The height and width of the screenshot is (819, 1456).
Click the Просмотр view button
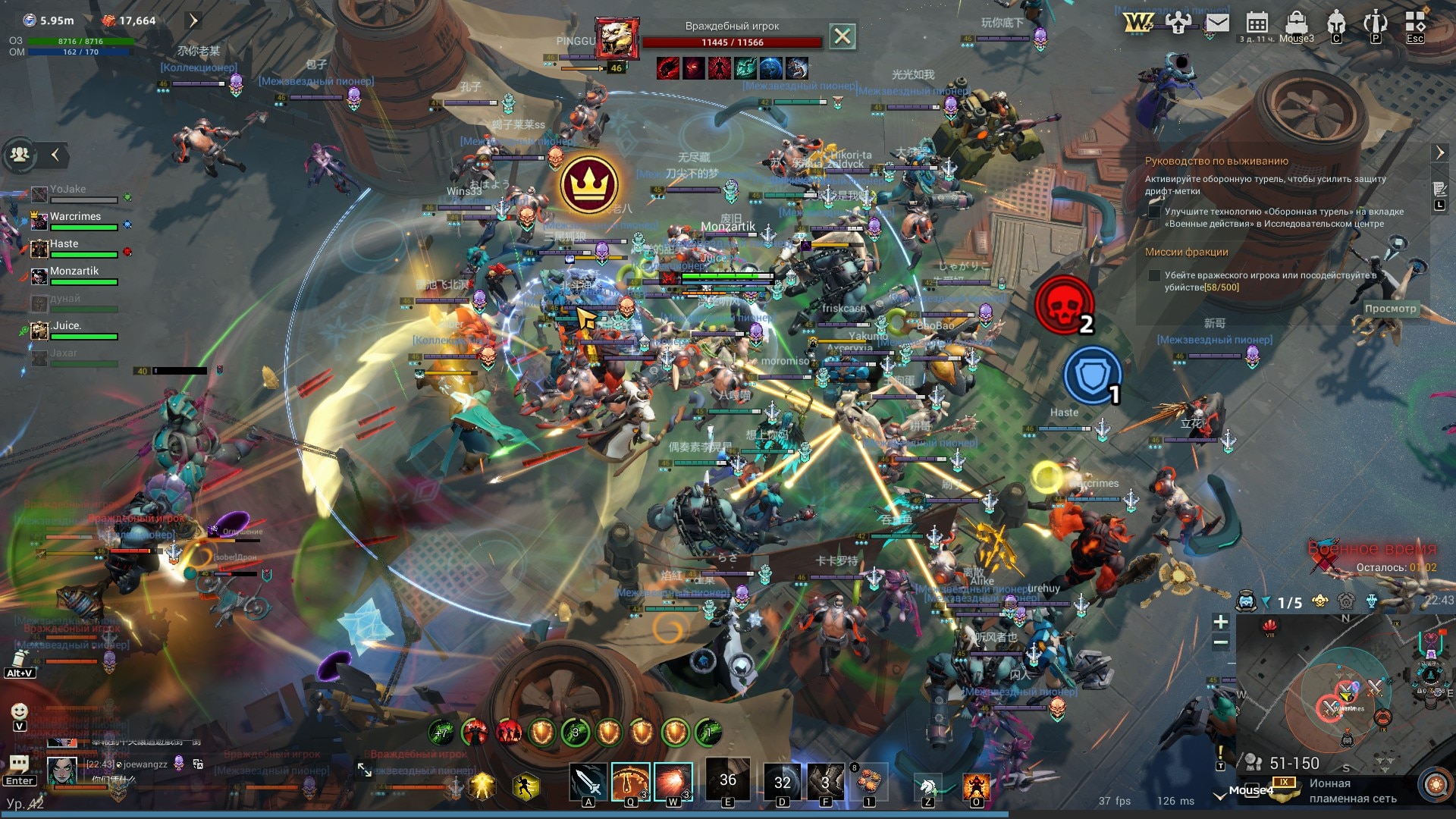(x=1390, y=309)
